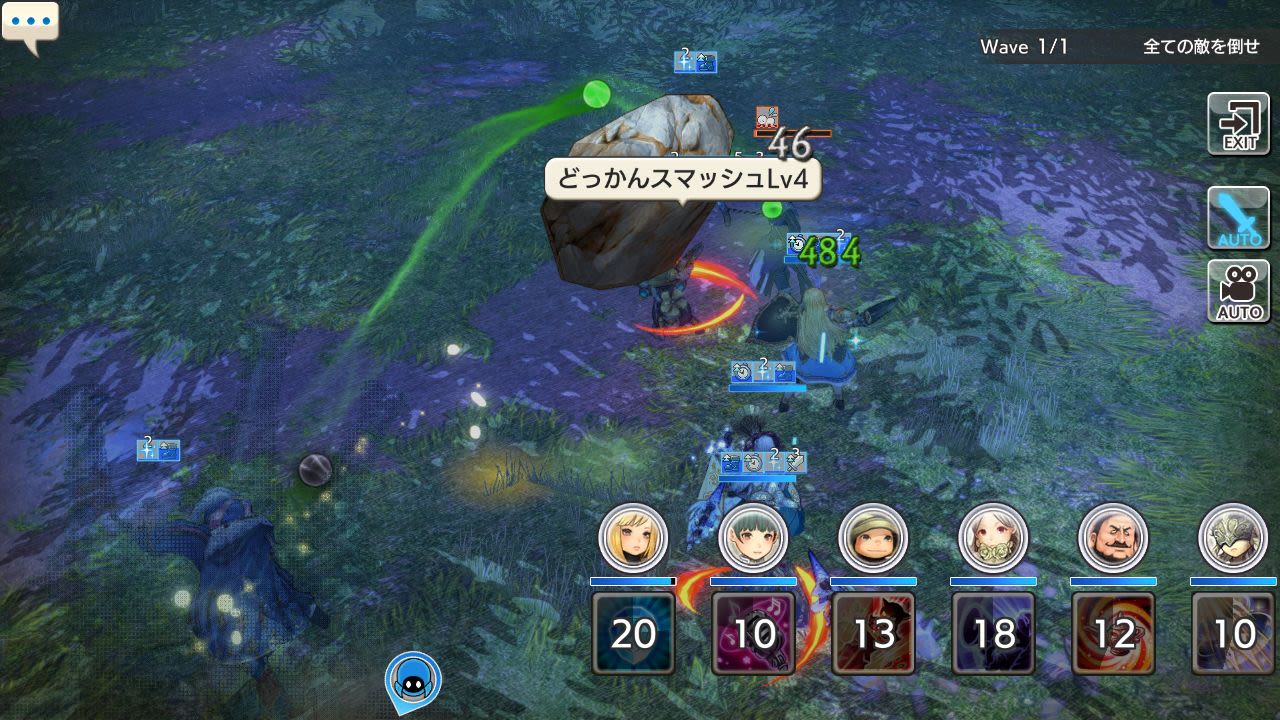Select the mustached man portrait
This screenshot has height=720, width=1280.
coord(1113,538)
